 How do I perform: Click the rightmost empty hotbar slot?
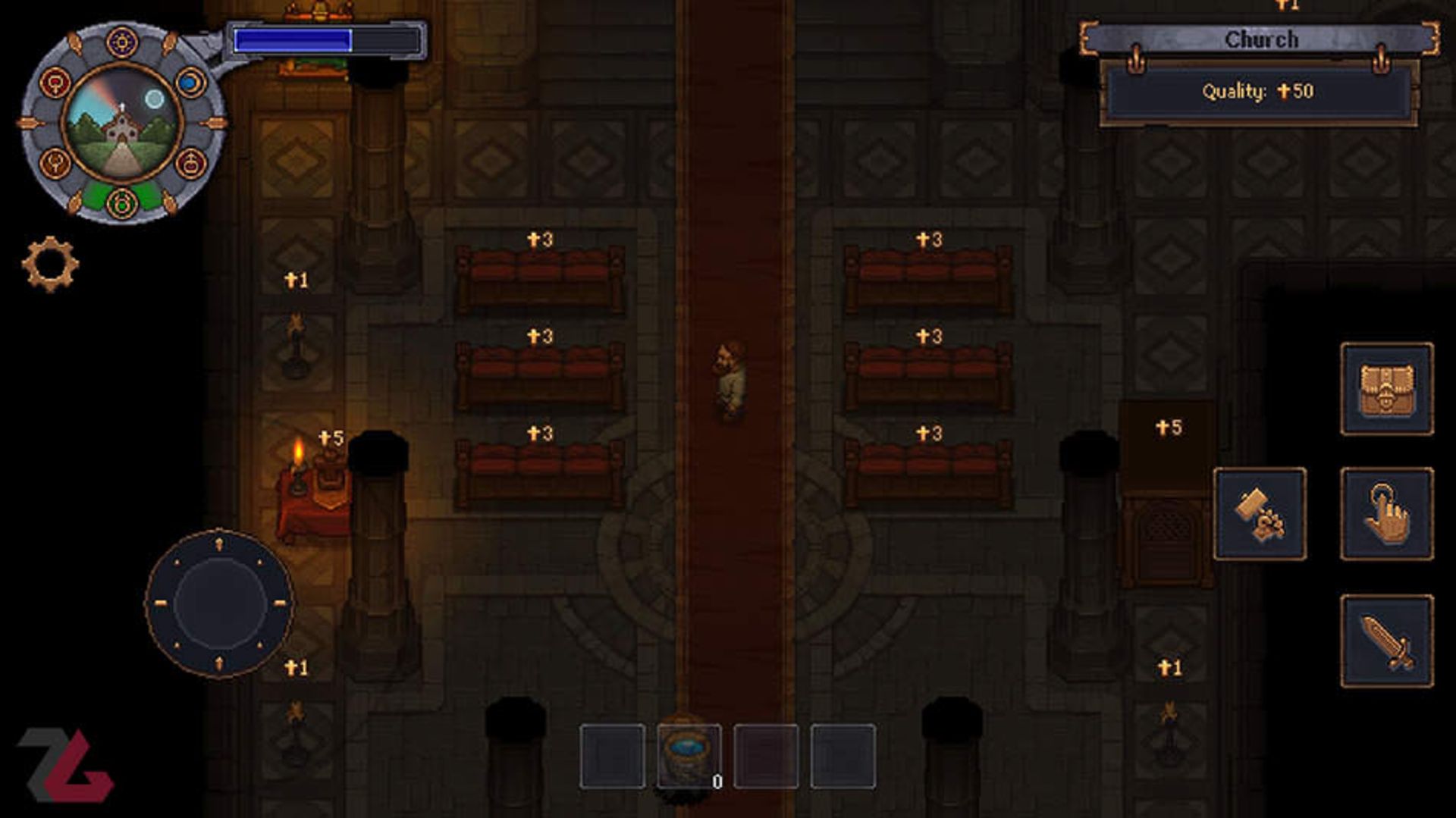843,757
